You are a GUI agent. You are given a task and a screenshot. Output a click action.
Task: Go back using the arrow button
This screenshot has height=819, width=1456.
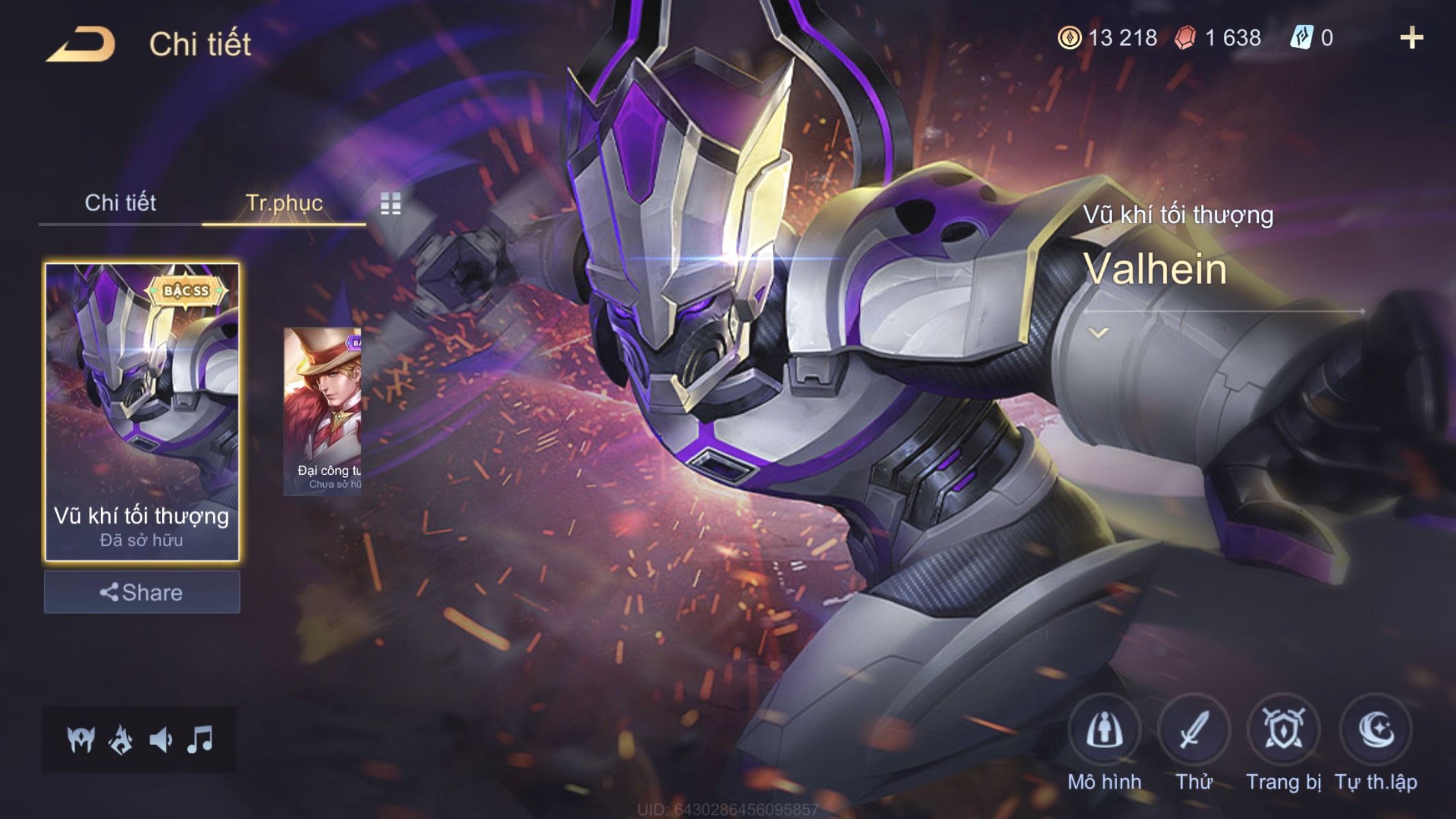point(81,45)
